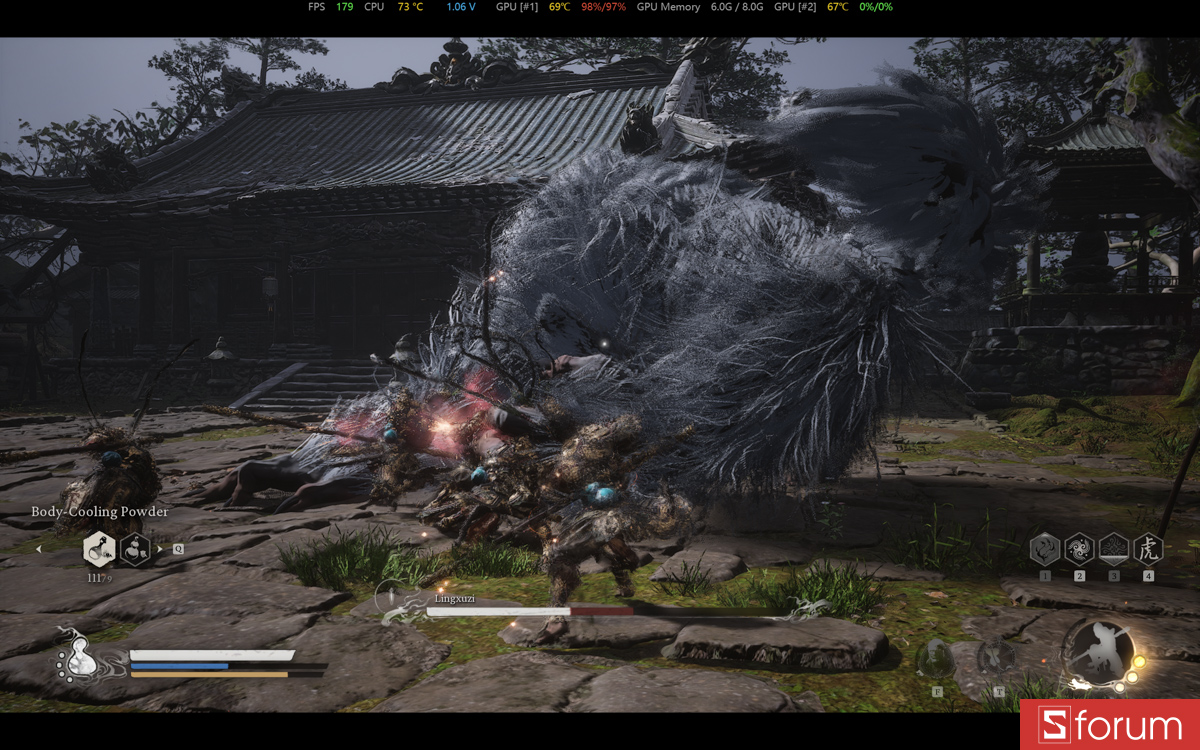
Task: Cycle quick items with the right arrow
Action: click(160, 548)
